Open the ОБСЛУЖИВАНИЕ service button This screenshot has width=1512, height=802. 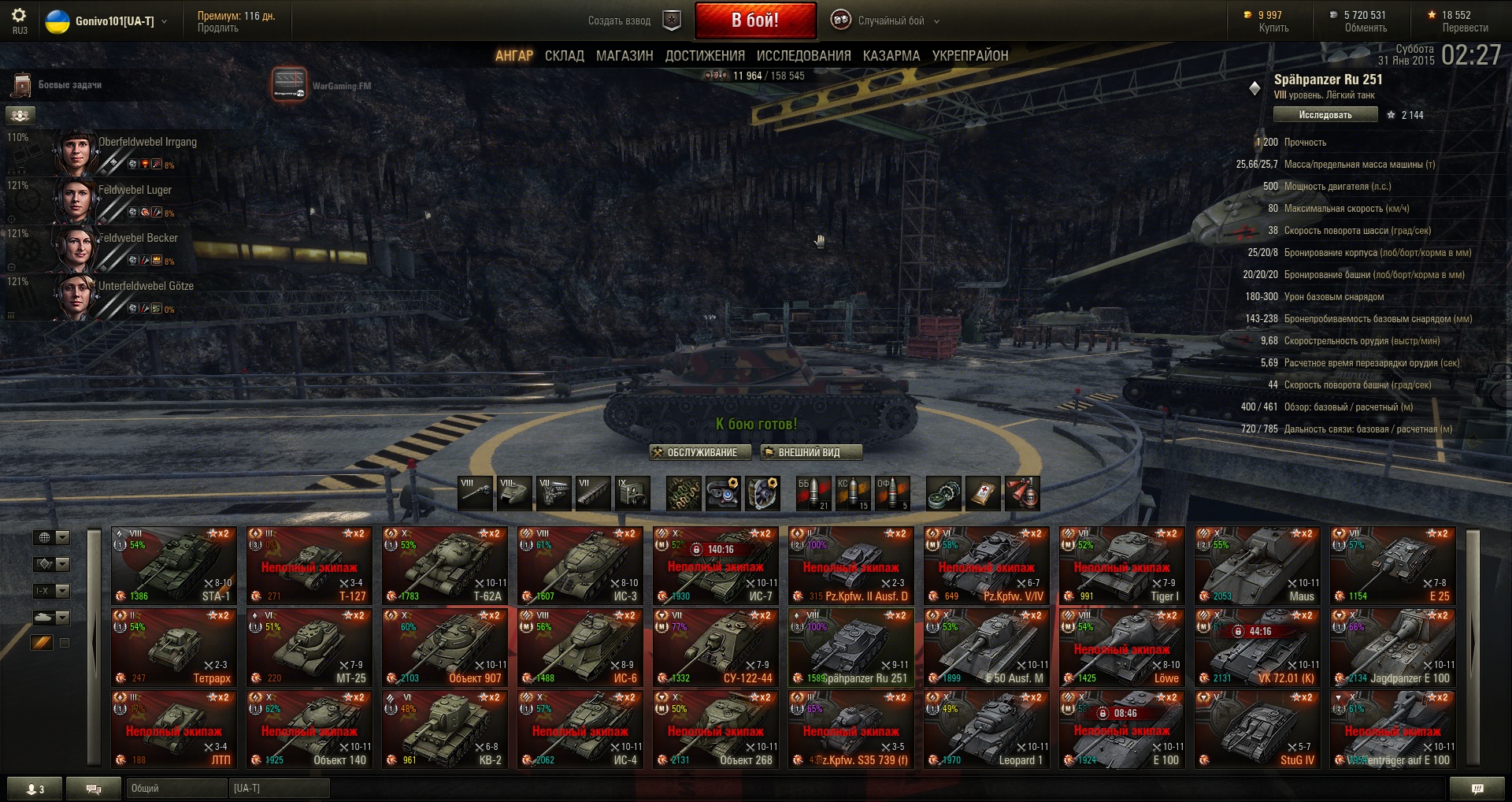(x=695, y=452)
